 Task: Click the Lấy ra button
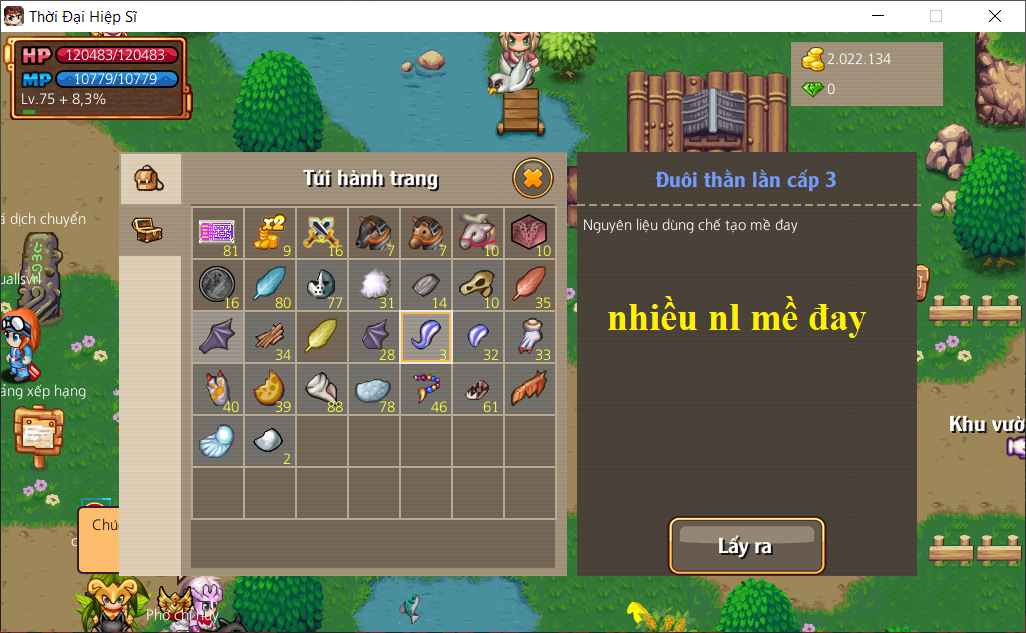coord(746,546)
